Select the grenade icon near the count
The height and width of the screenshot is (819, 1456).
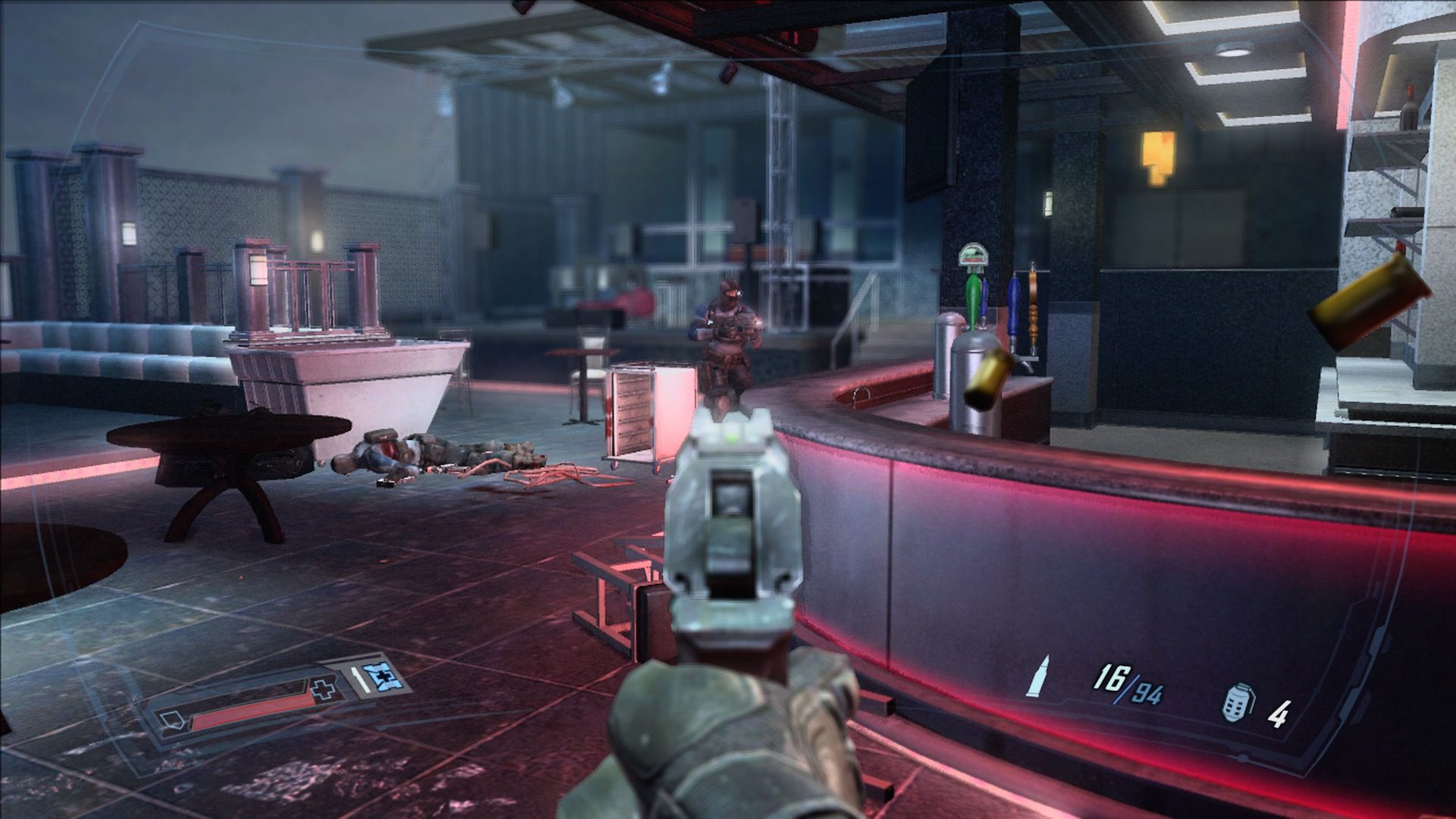pyautogui.click(x=1238, y=704)
